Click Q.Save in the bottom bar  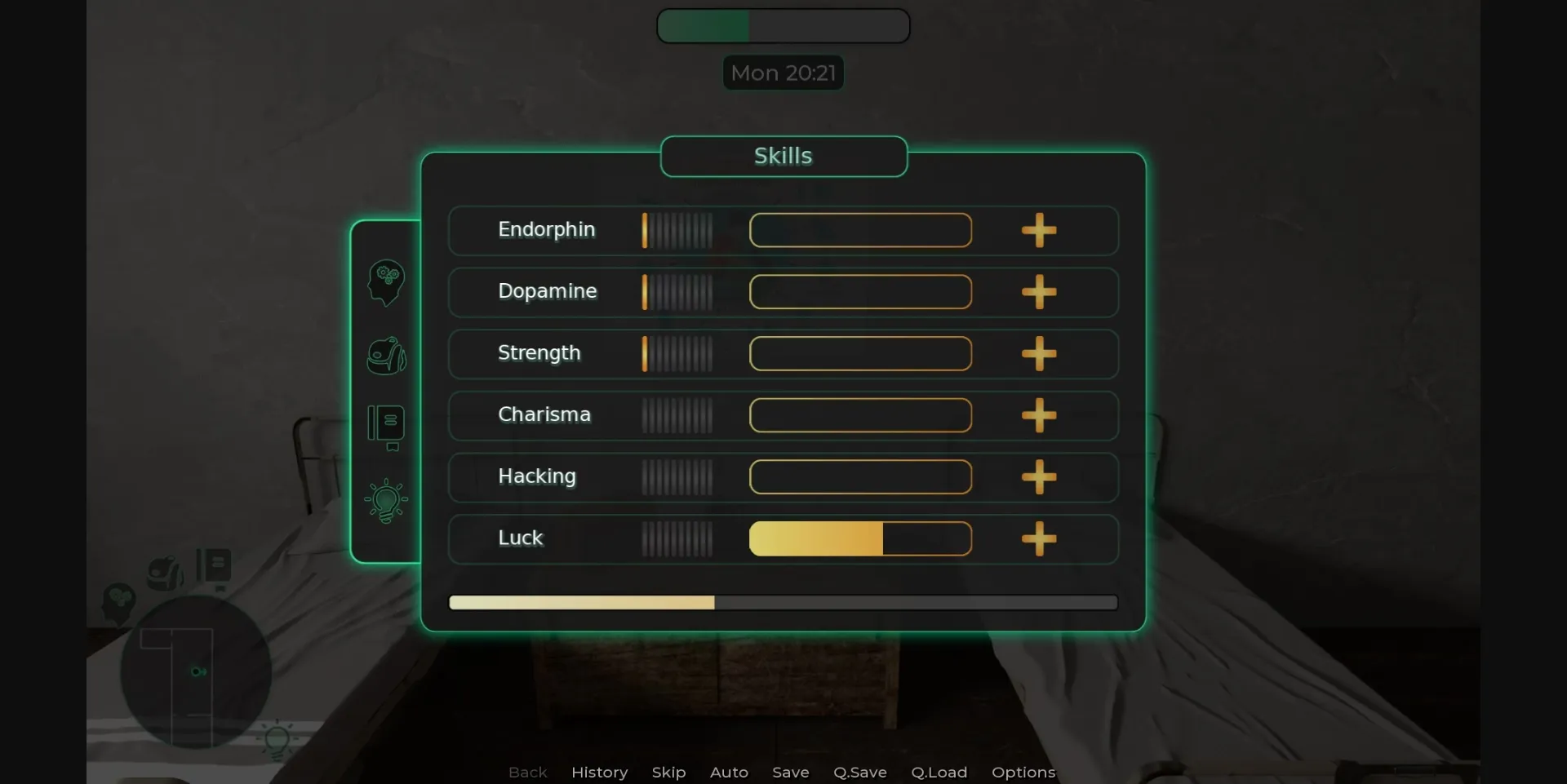click(x=859, y=772)
